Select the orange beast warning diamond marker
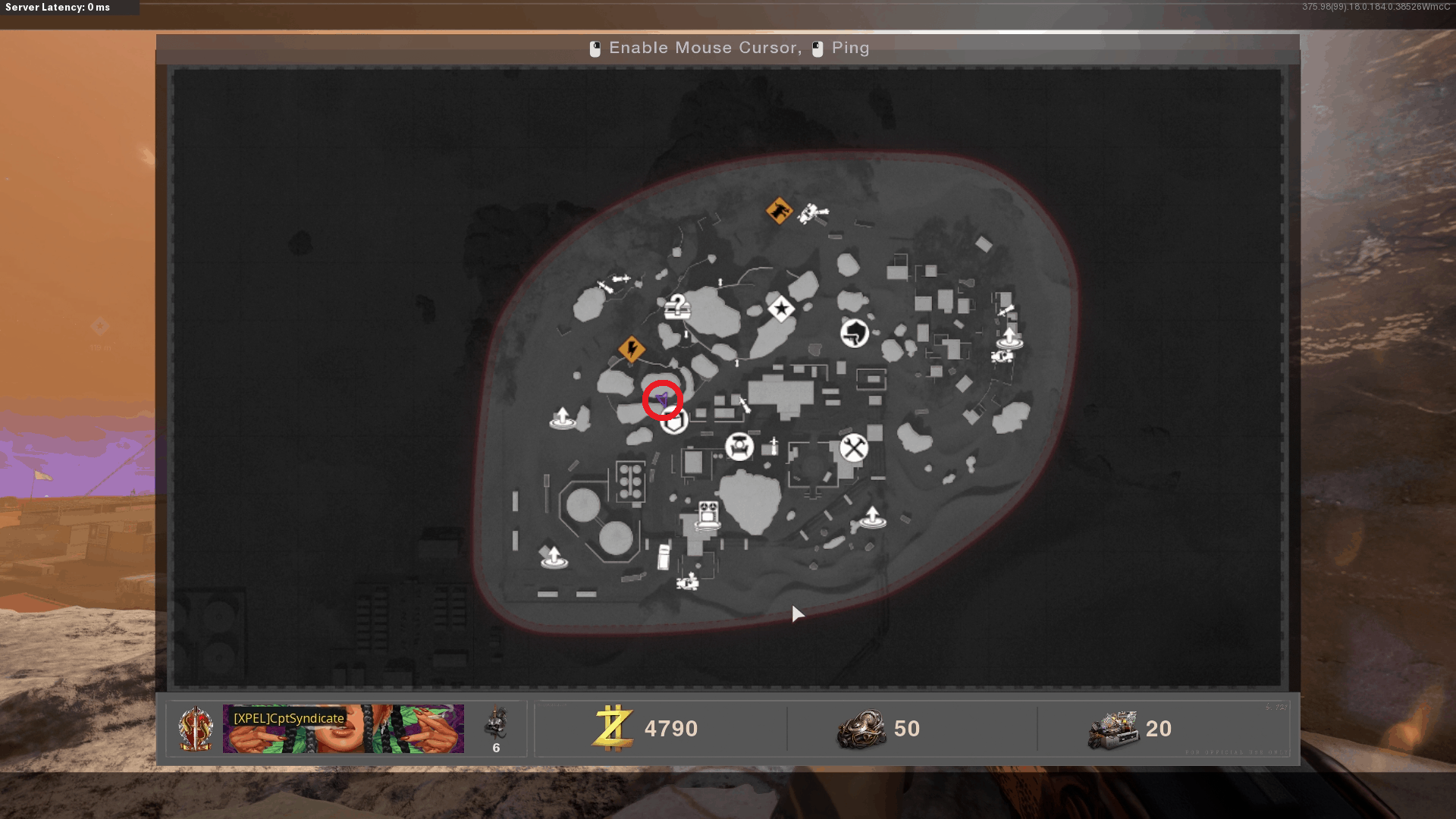The width and height of the screenshot is (1456, 819). pyautogui.click(x=779, y=210)
